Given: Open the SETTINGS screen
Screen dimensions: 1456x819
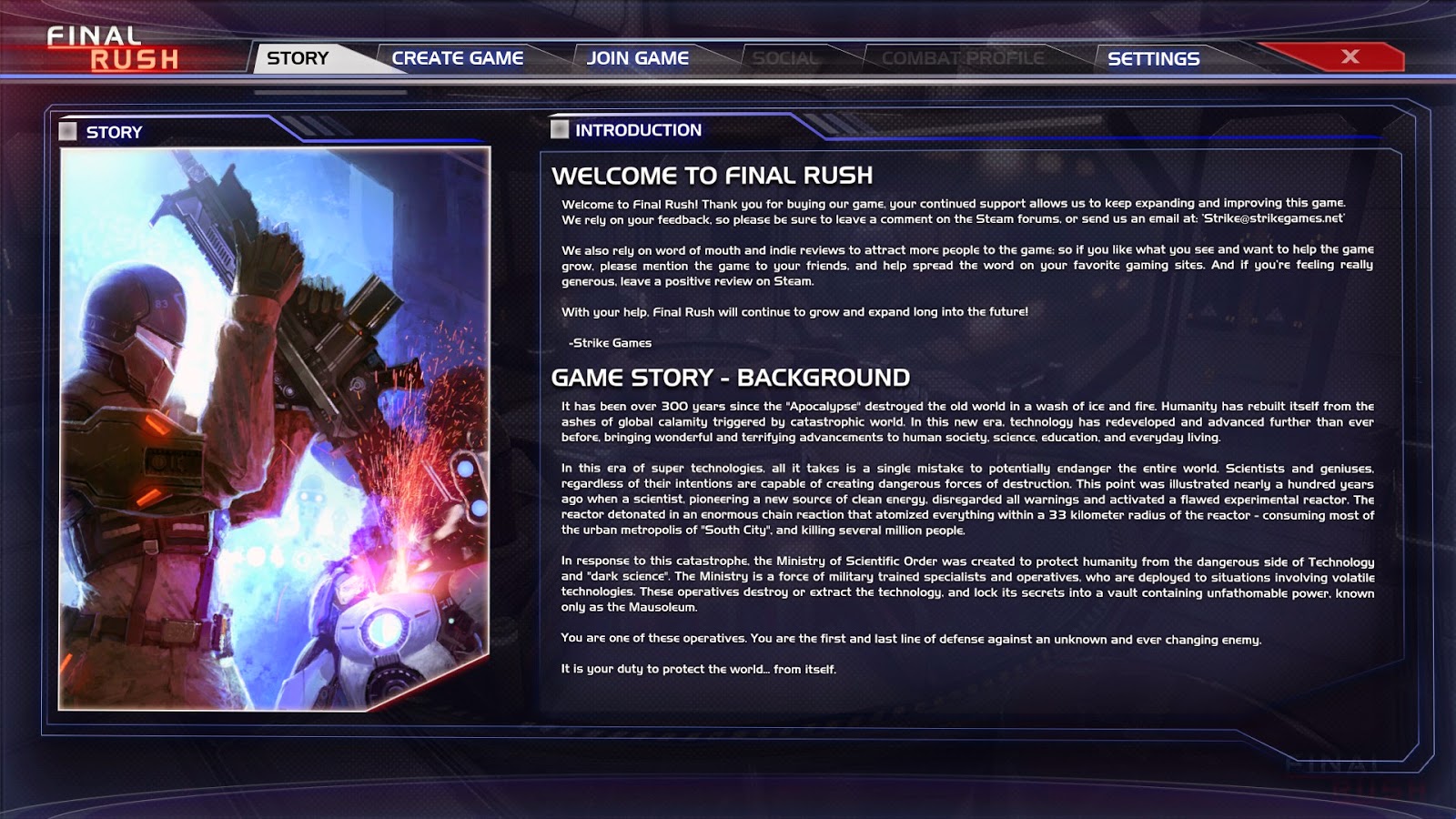Looking at the screenshot, I should pos(1153,57).
